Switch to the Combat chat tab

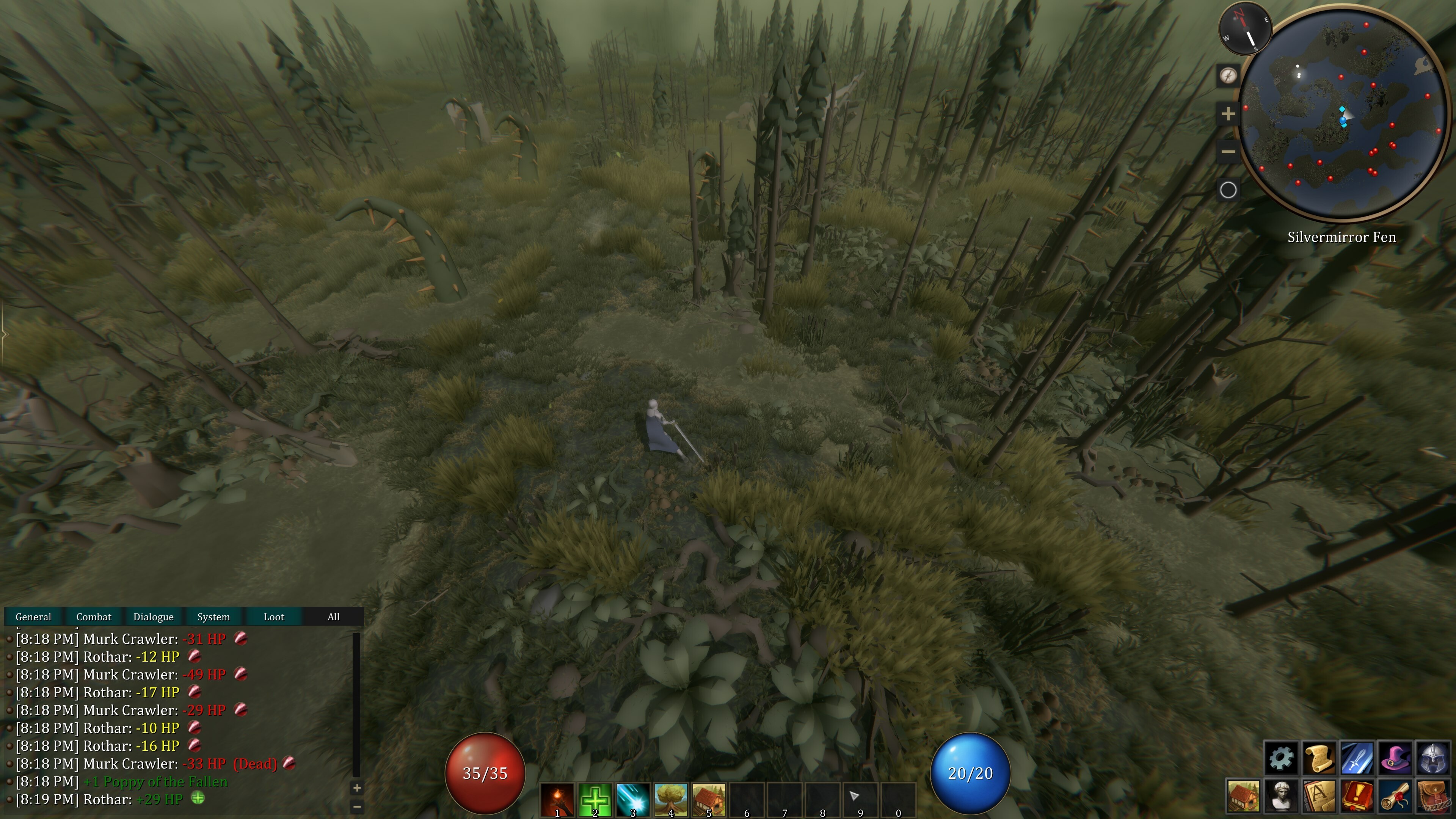coord(94,617)
